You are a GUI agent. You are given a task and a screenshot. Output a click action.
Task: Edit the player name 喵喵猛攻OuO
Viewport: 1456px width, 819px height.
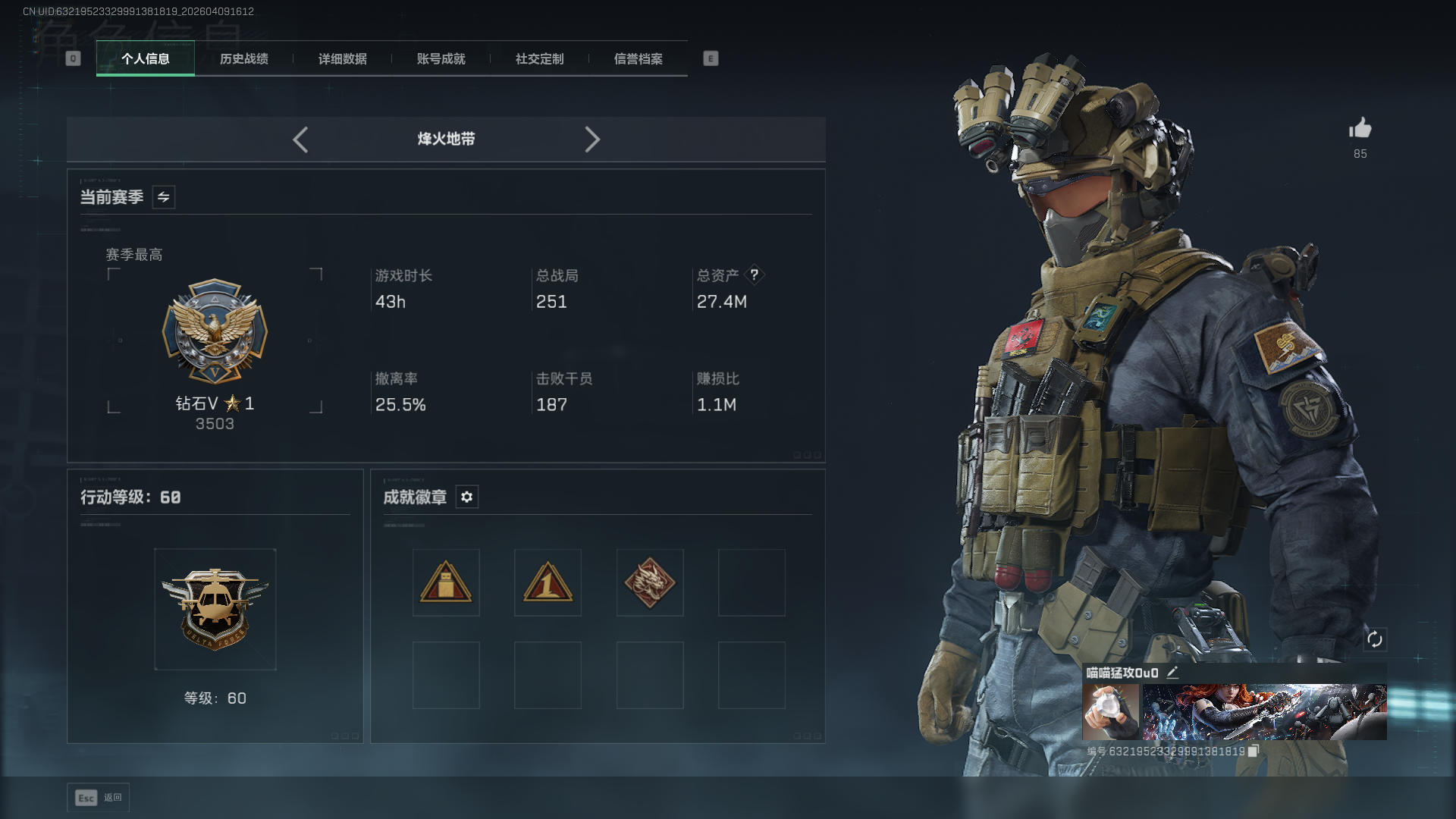(1172, 672)
